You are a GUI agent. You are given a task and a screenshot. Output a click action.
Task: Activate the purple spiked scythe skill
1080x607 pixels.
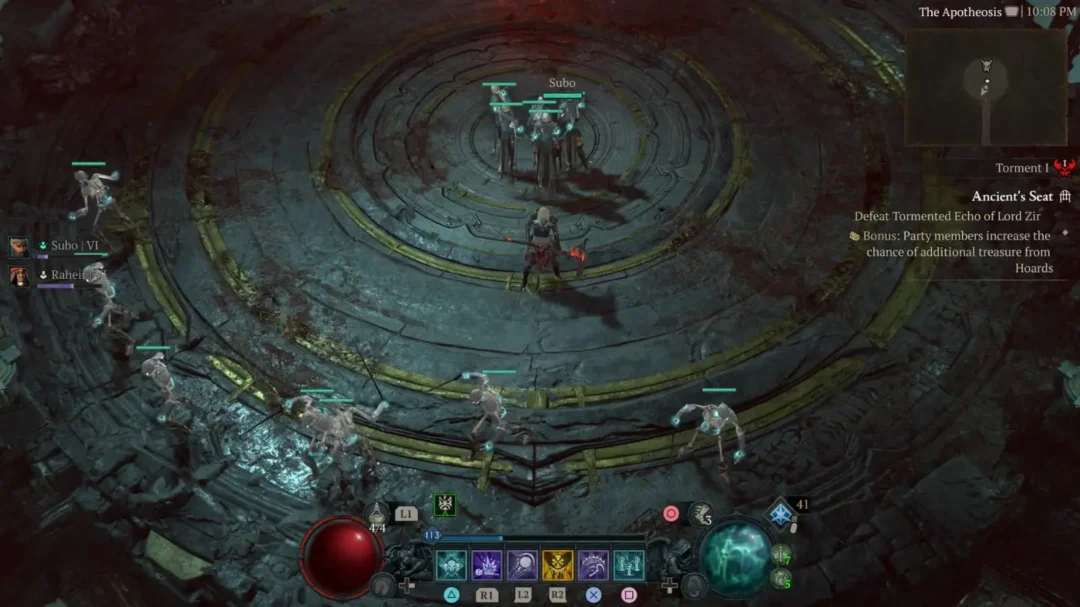[593, 565]
